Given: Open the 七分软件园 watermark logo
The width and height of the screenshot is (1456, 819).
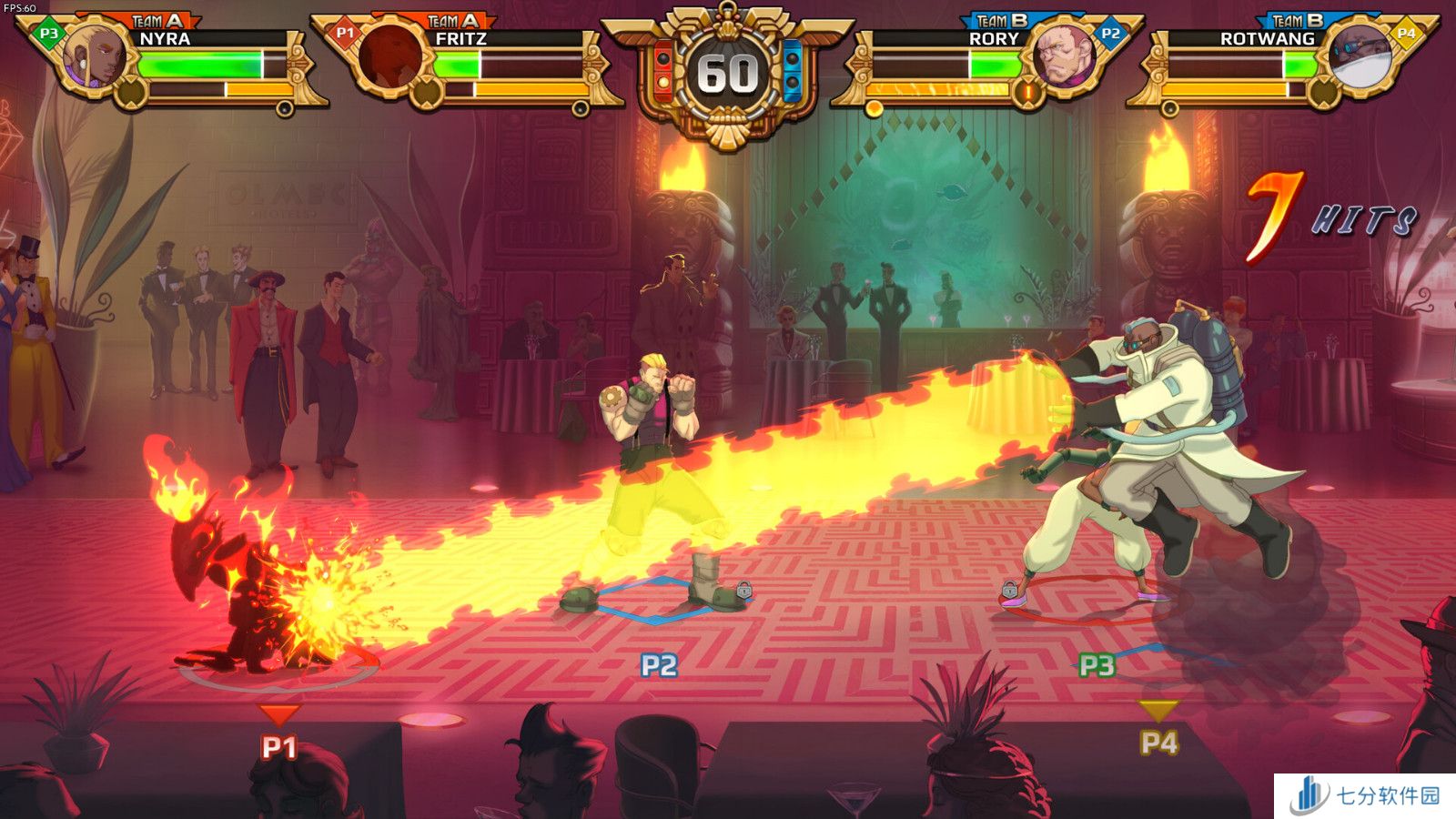Looking at the screenshot, I should pos(1365,795).
